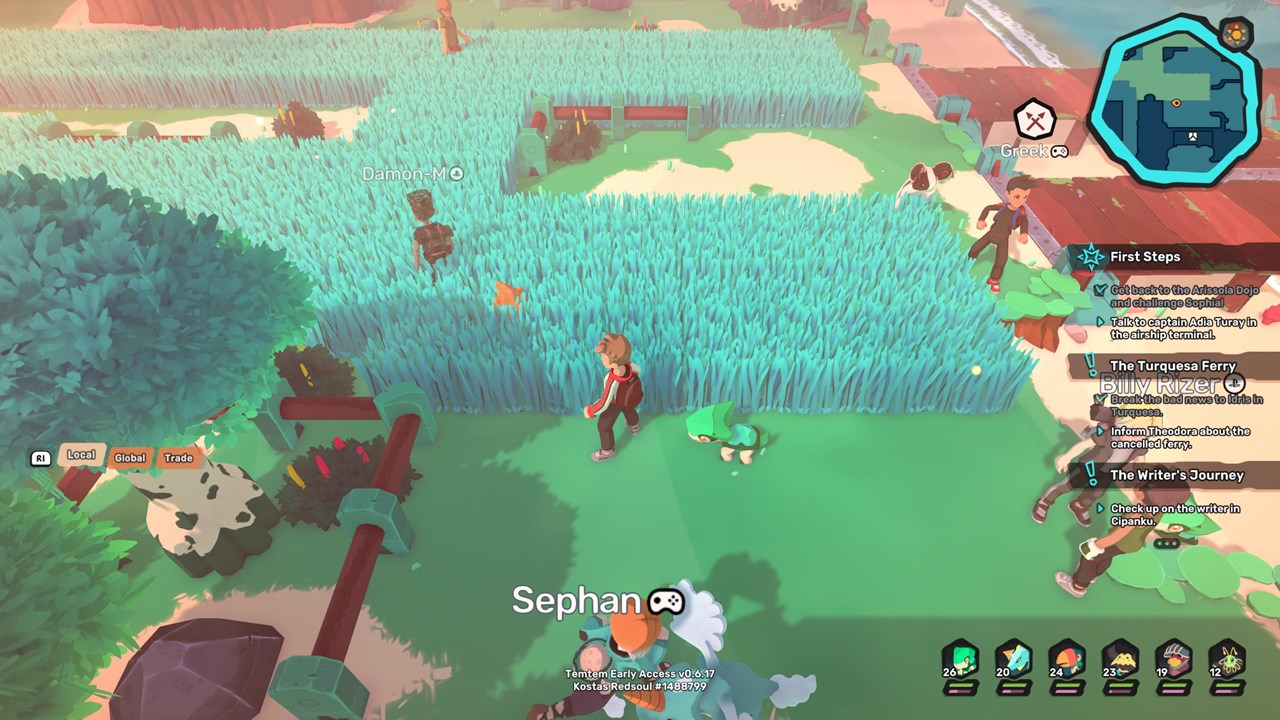The width and height of the screenshot is (1280, 720).
Task: Open The Writer's Journey quest
Action: 1176,475
